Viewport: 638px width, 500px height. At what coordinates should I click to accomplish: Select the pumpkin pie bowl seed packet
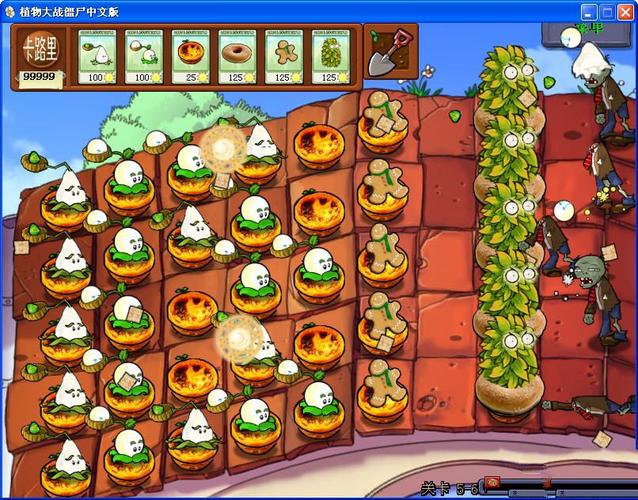[190, 57]
